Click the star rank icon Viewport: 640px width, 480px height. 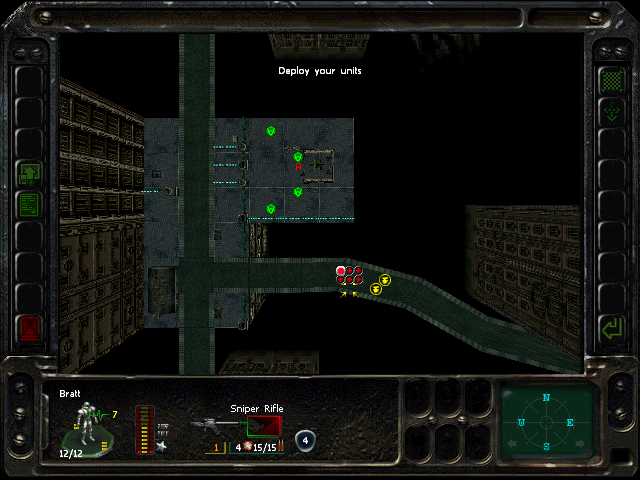pos(161,446)
